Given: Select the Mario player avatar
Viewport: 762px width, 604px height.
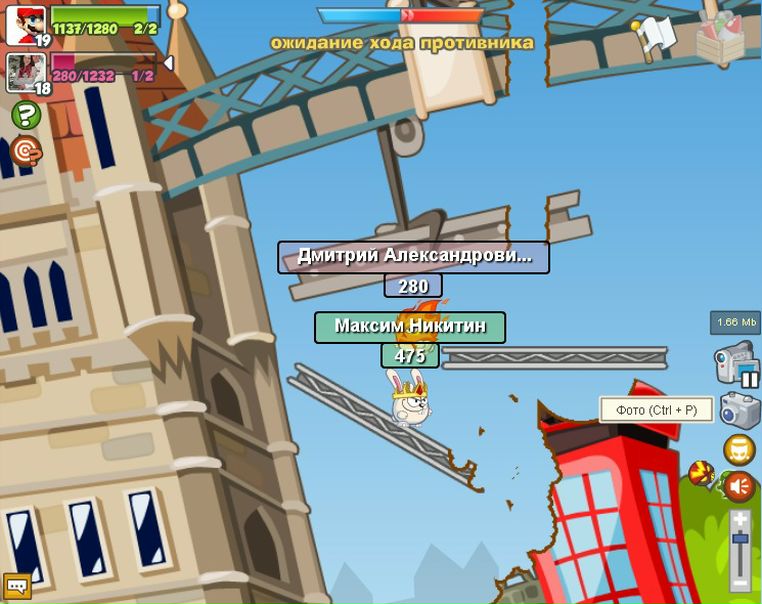Looking at the screenshot, I should pyautogui.click(x=25, y=25).
